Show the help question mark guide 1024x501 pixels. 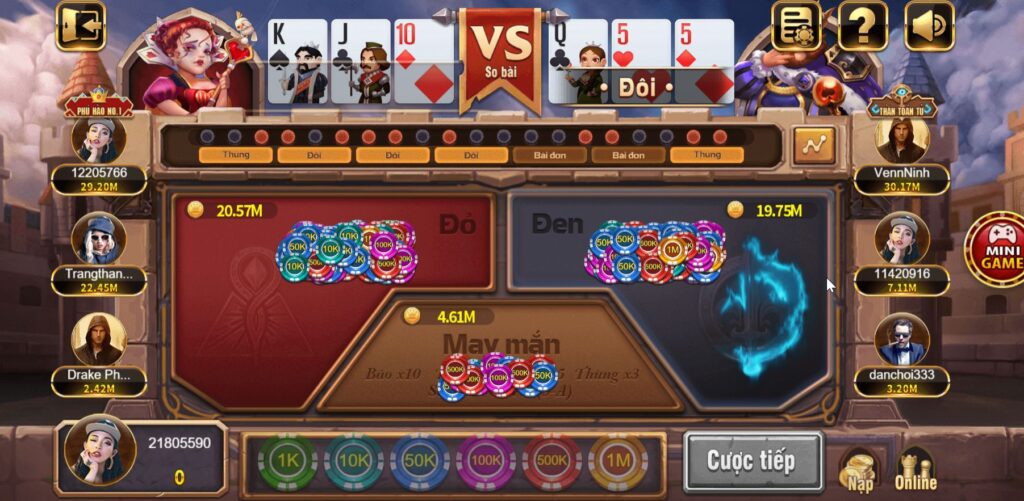(x=862, y=25)
